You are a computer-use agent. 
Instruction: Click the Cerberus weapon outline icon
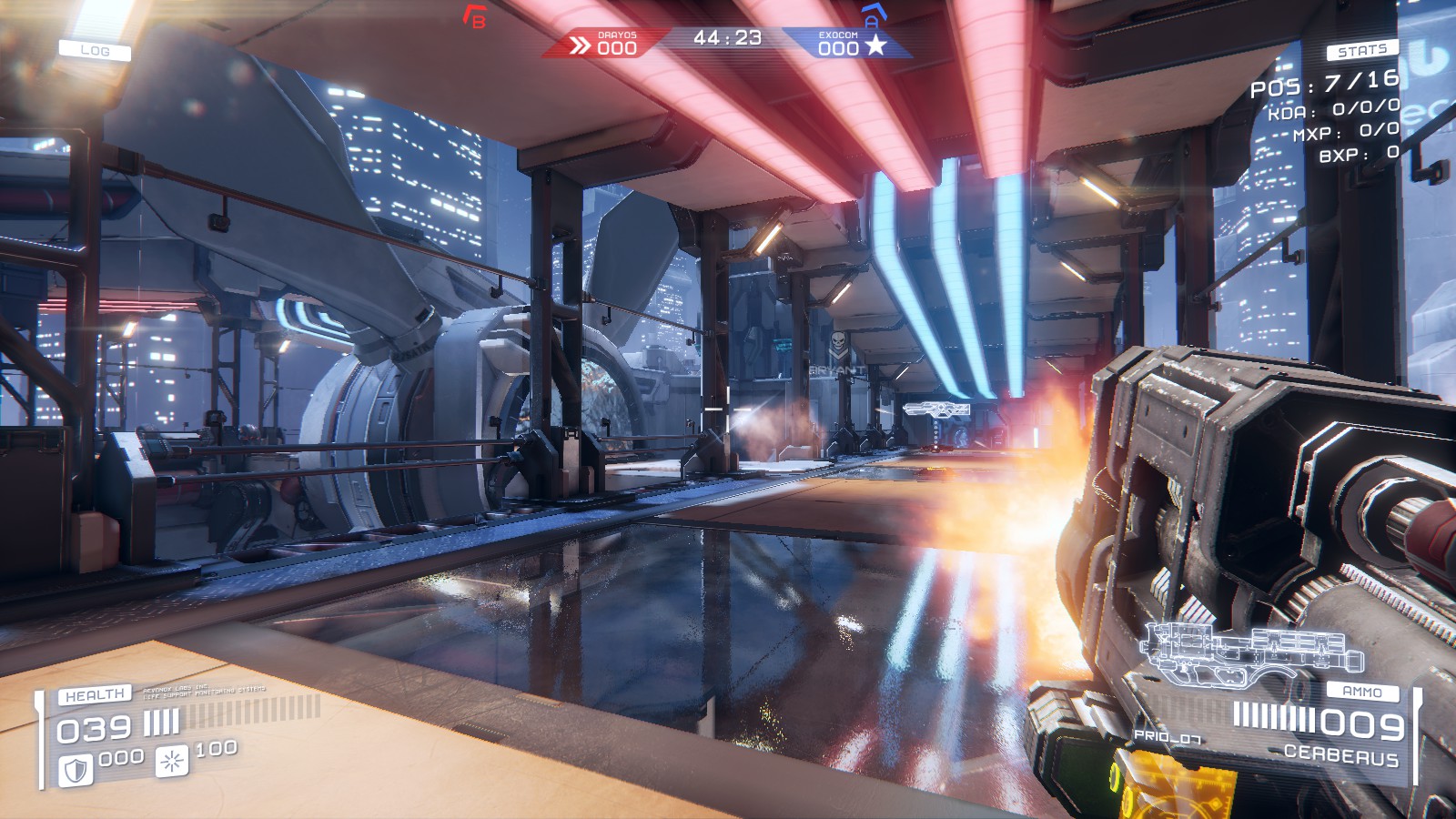pos(1253,650)
